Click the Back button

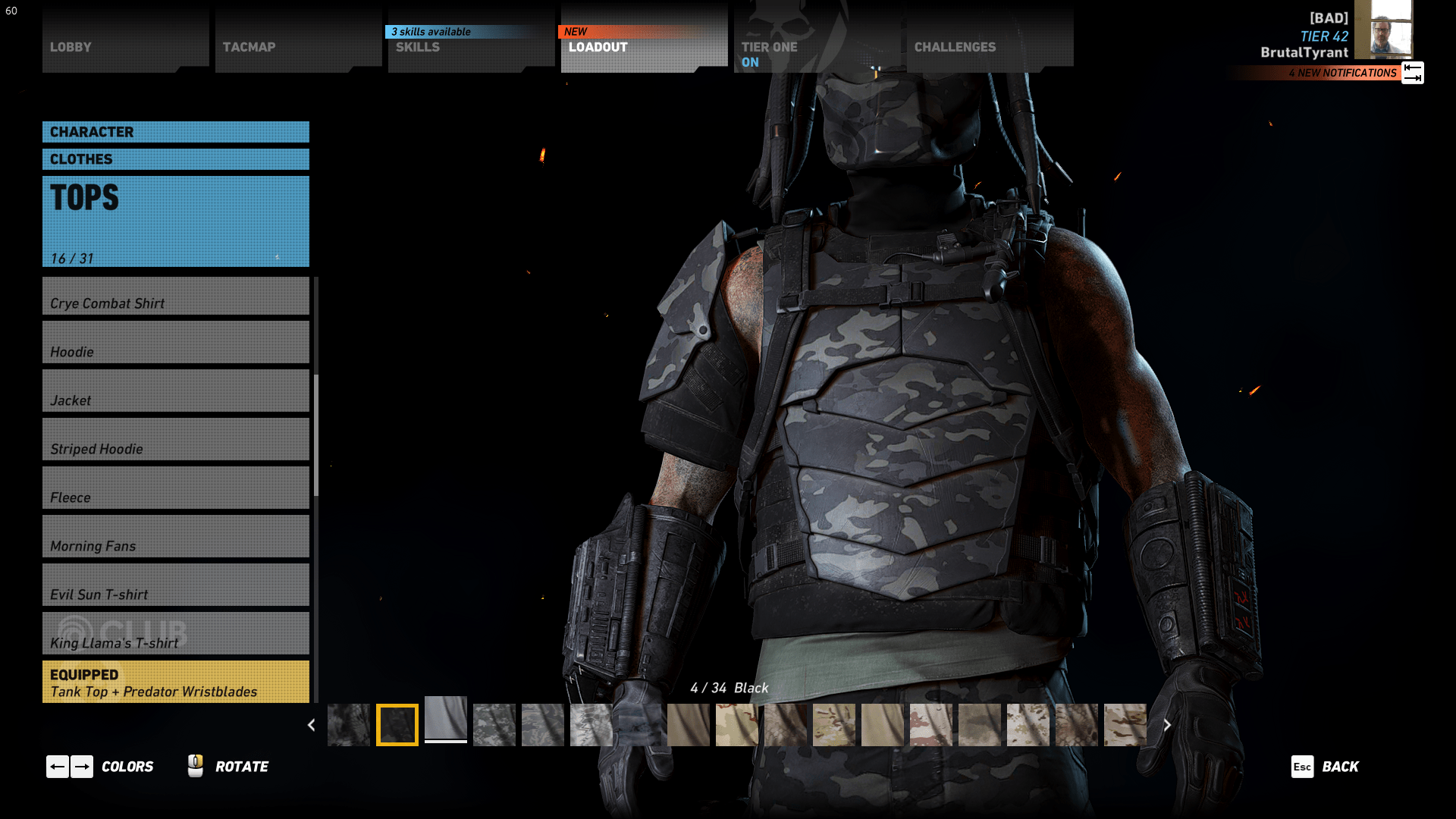click(1339, 767)
